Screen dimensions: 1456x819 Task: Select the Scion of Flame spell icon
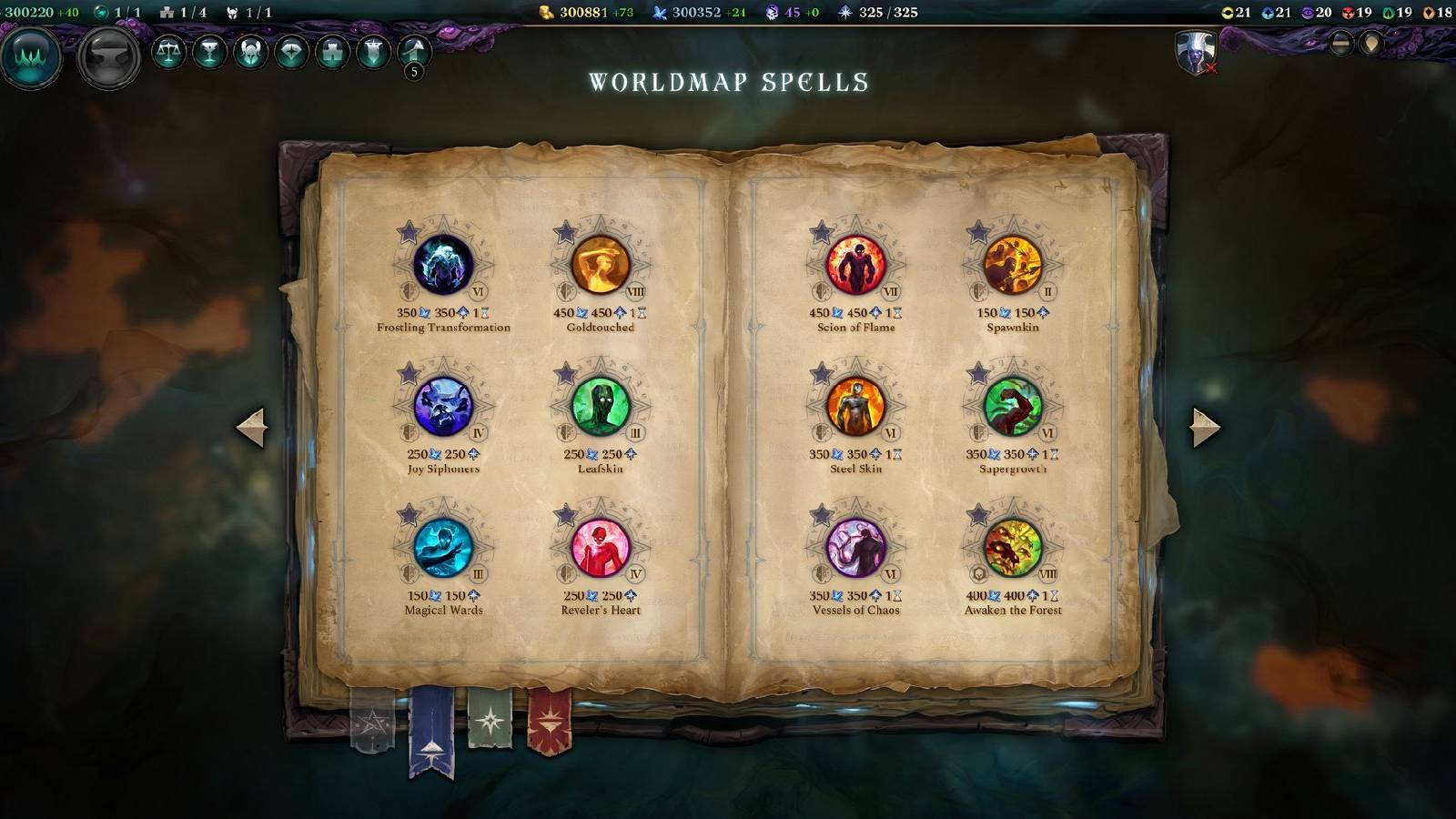click(x=854, y=264)
